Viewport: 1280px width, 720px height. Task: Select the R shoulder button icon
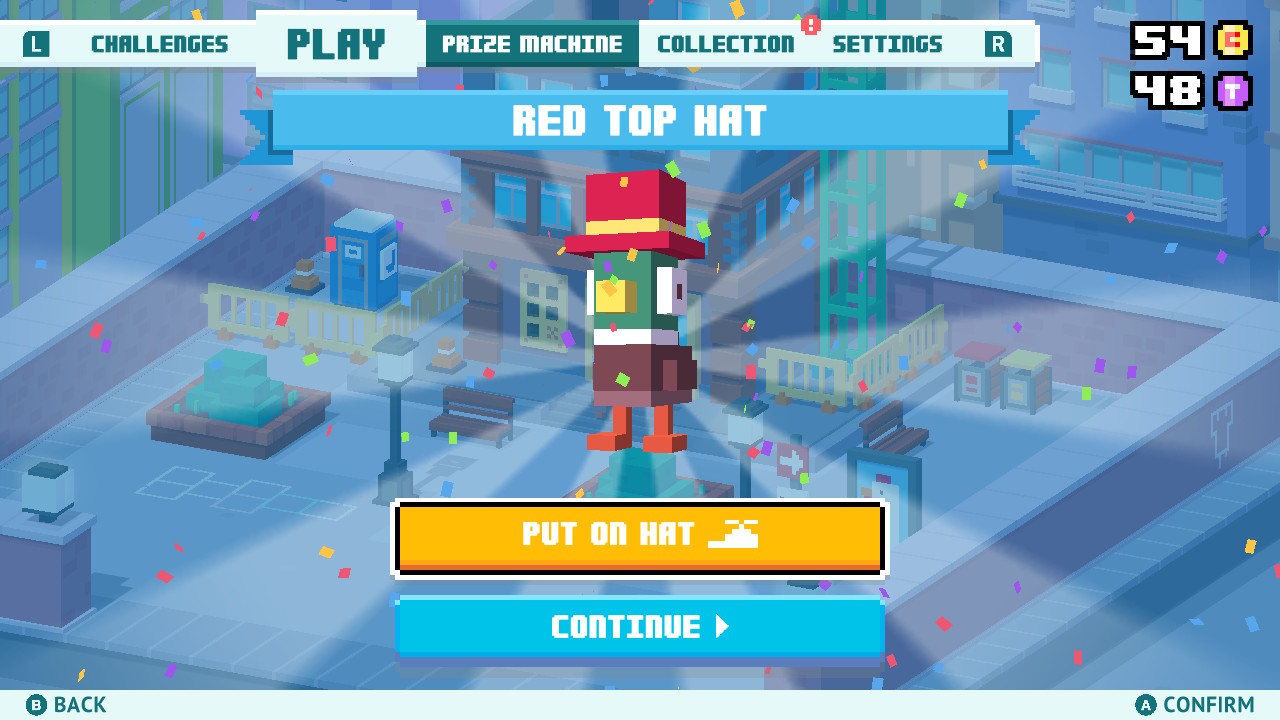(997, 44)
